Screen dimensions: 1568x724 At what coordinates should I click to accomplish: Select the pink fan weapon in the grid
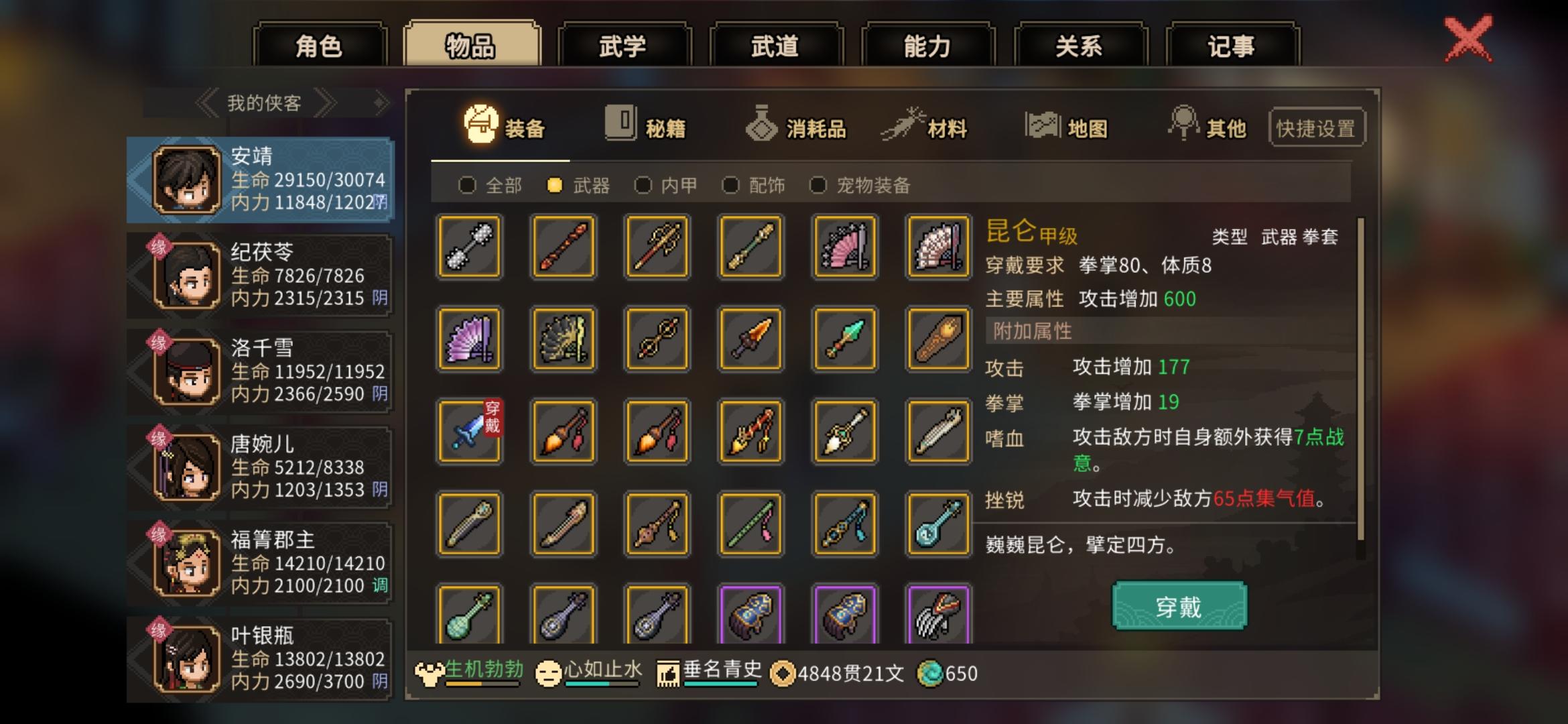(x=843, y=247)
